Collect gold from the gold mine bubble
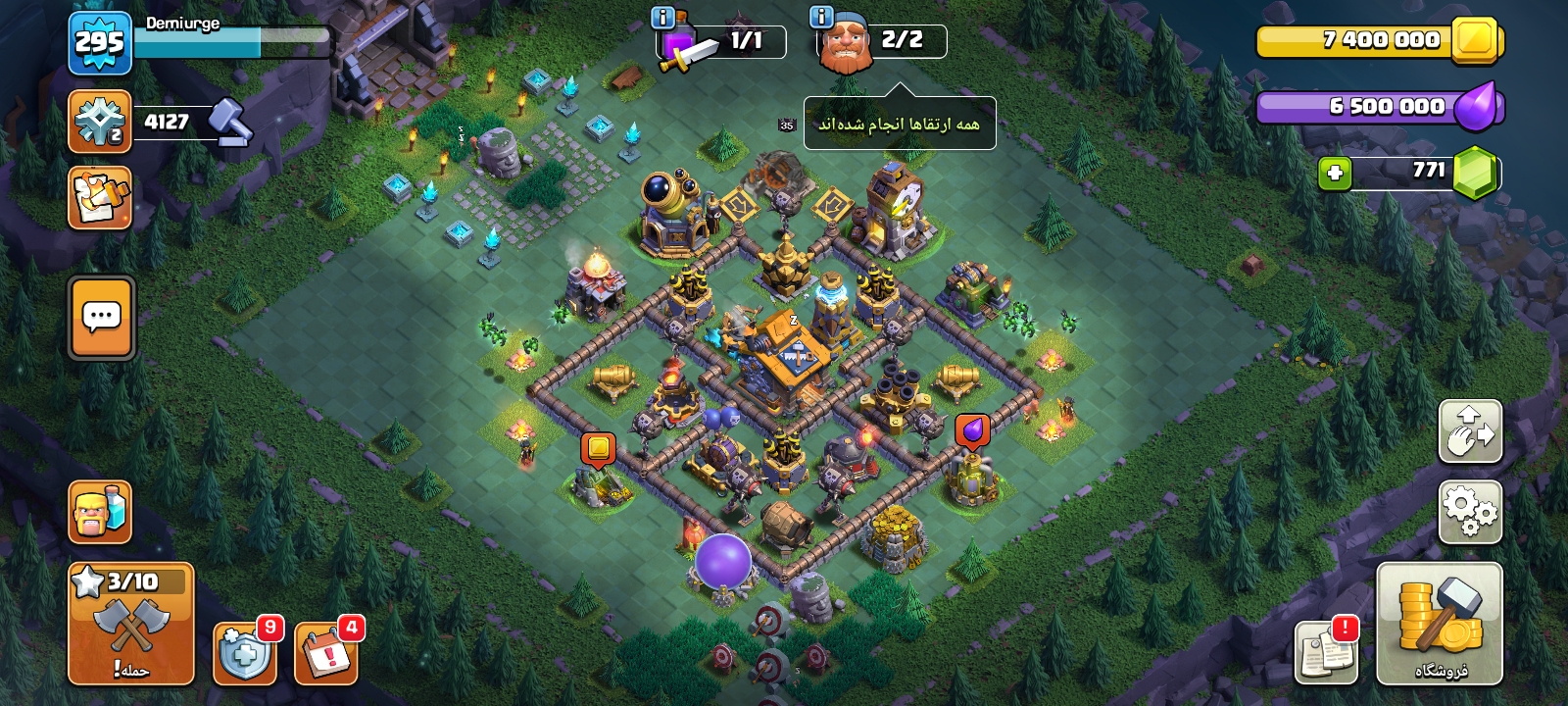The image size is (1568, 706). pyautogui.click(x=598, y=449)
